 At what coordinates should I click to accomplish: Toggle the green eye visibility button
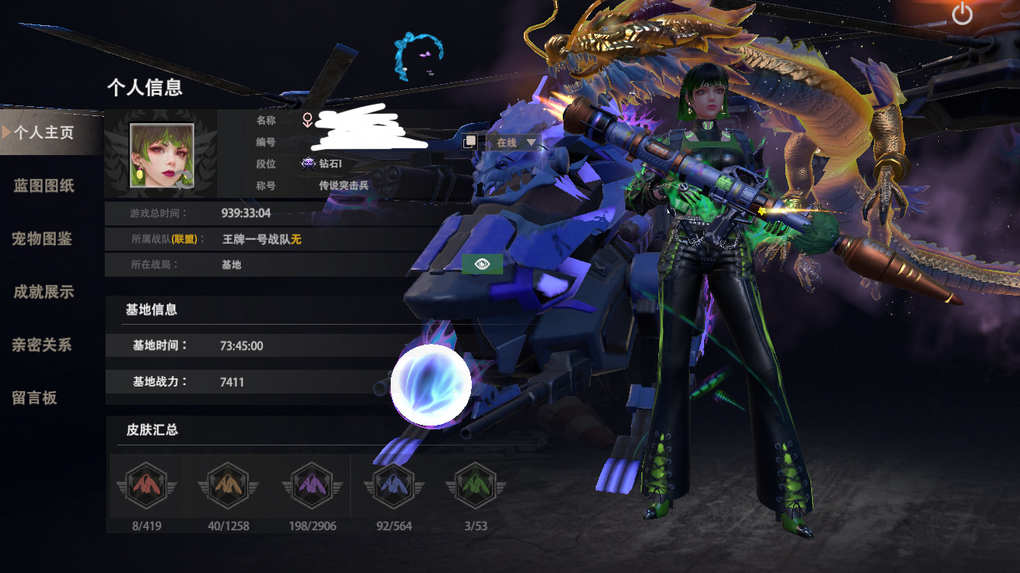482,264
